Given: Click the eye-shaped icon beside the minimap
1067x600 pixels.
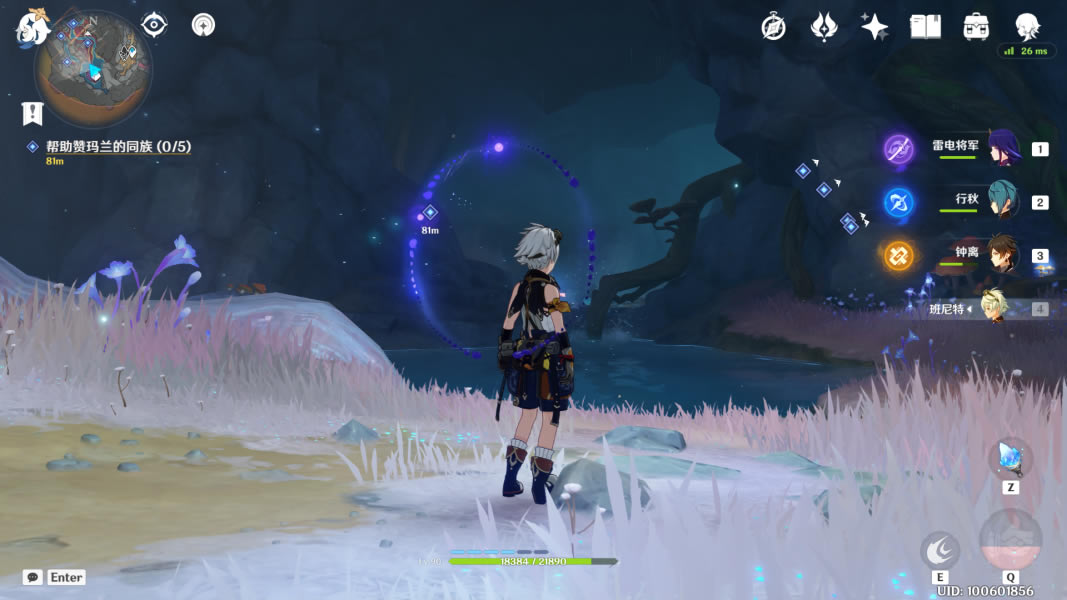Looking at the screenshot, I should [154, 24].
